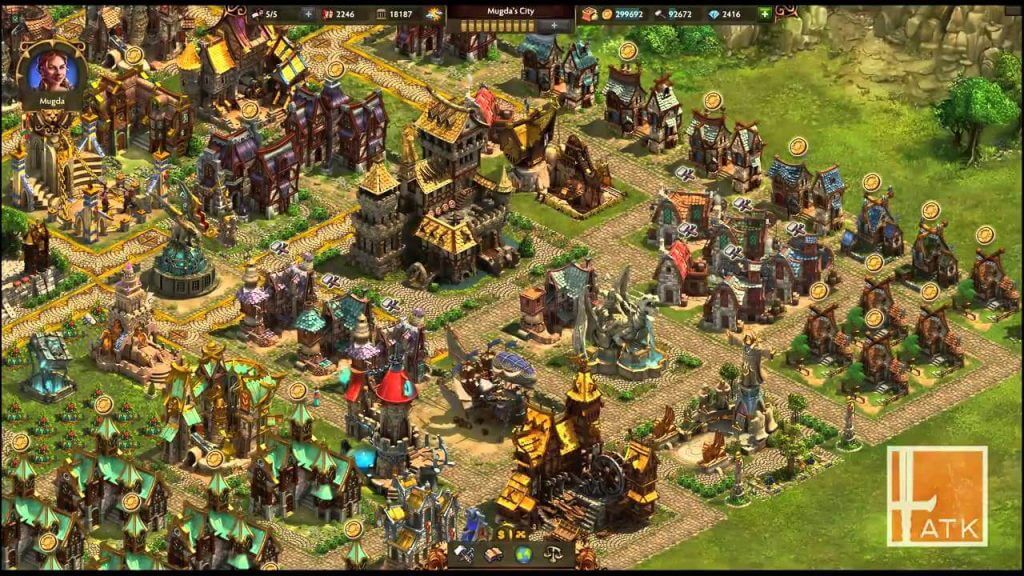Buy diamonds with the green plus button
The width and height of the screenshot is (1024, 576).
765,14
